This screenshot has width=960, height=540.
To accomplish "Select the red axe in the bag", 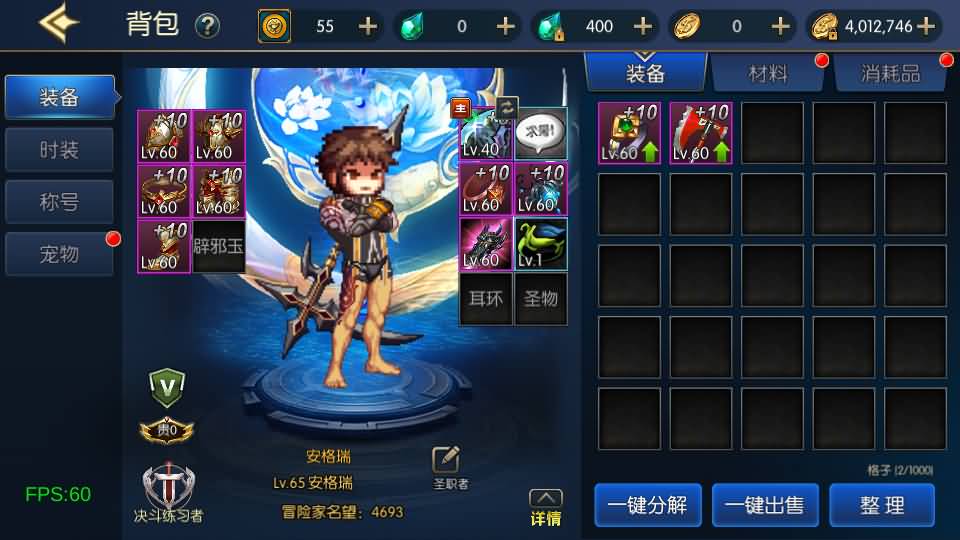I will (700, 133).
